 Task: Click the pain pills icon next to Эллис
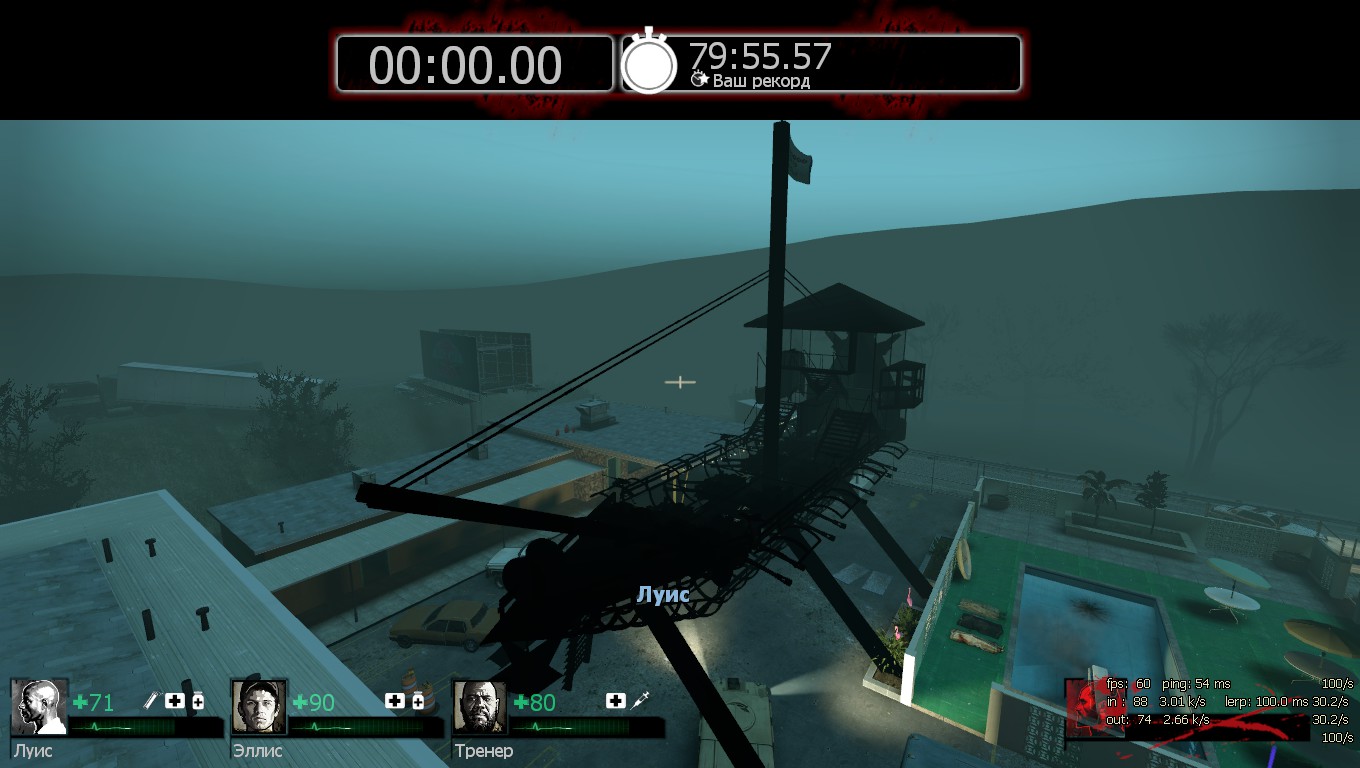point(418,701)
